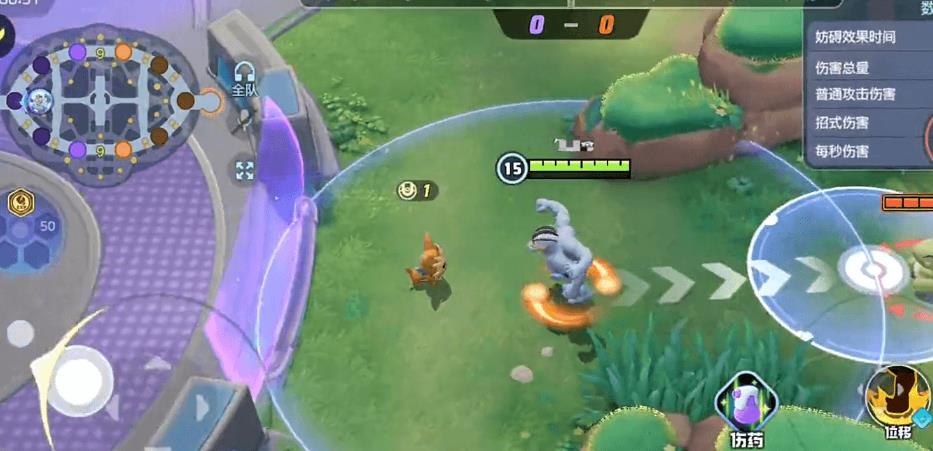Tap the white movement joystick knob
The width and height of the screenshot is (933, 451).
point(78,382)
